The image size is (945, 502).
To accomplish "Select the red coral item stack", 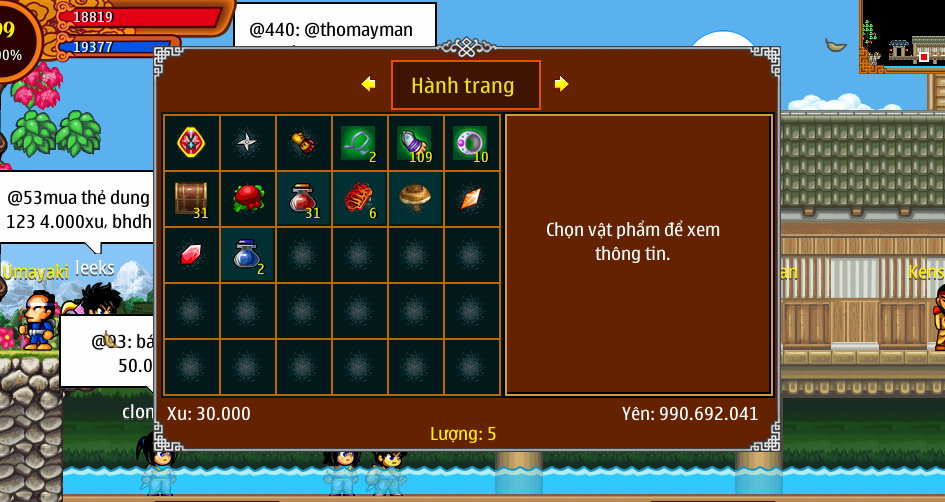I will click(x=359, y=198).
